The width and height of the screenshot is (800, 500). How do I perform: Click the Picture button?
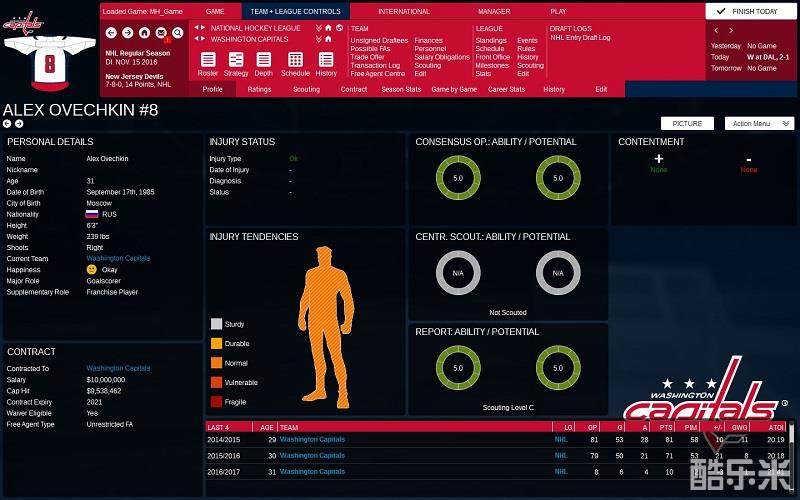point(687,123)
